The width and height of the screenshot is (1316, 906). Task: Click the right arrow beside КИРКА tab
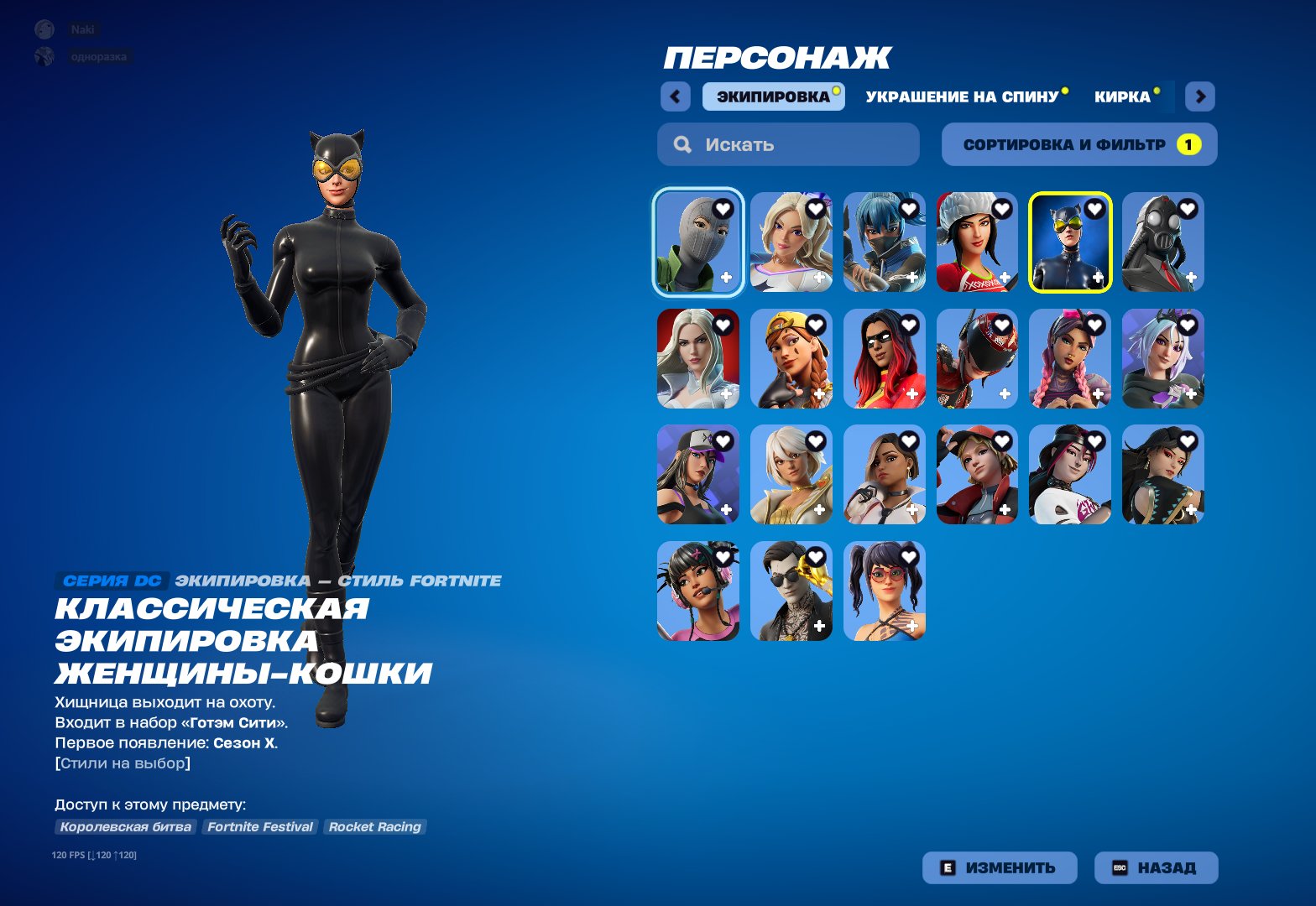tap(1200, 96)
